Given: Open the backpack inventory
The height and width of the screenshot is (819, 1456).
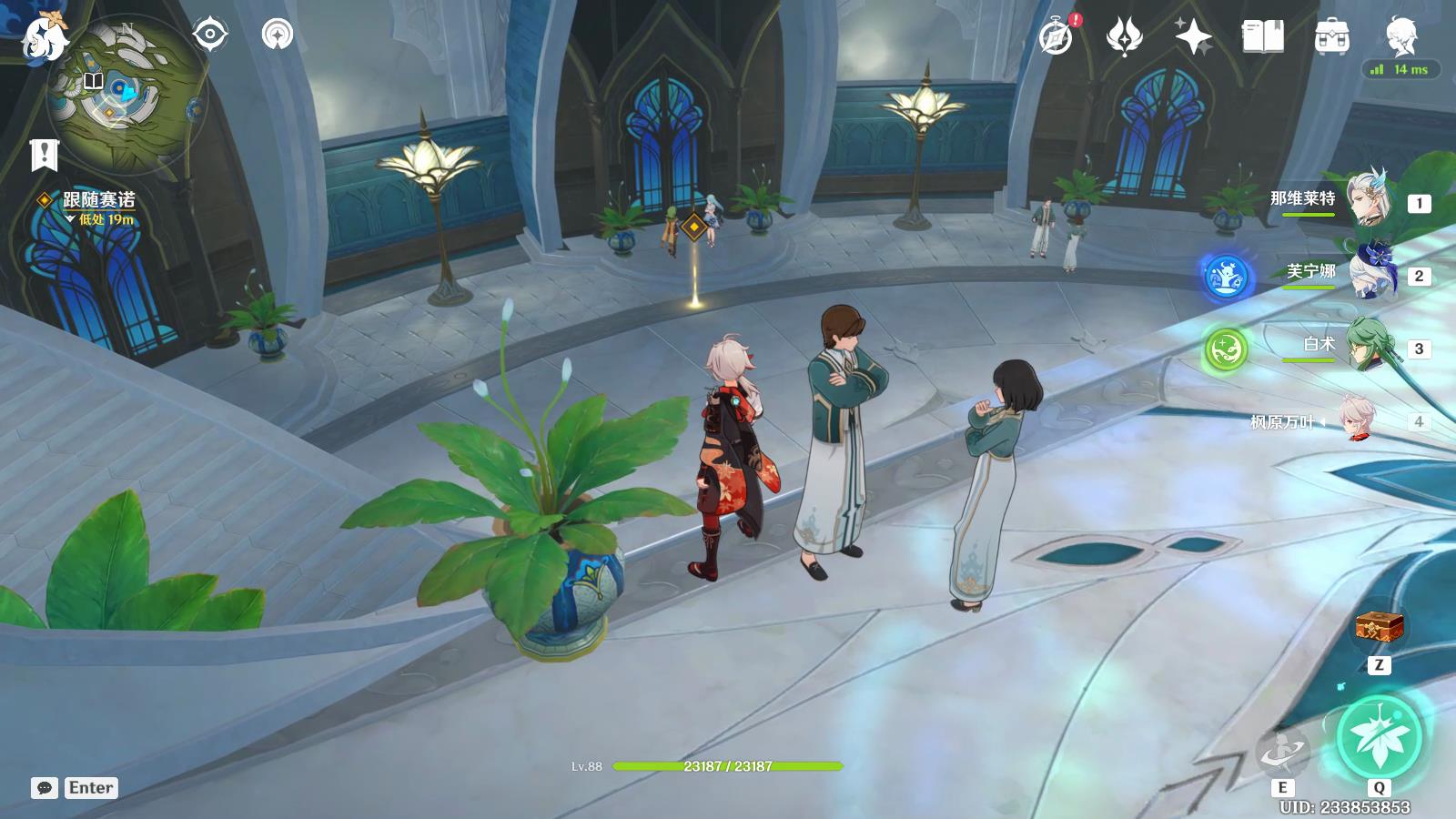Looking at the screenshot, I should click(x=1331, y=37).
